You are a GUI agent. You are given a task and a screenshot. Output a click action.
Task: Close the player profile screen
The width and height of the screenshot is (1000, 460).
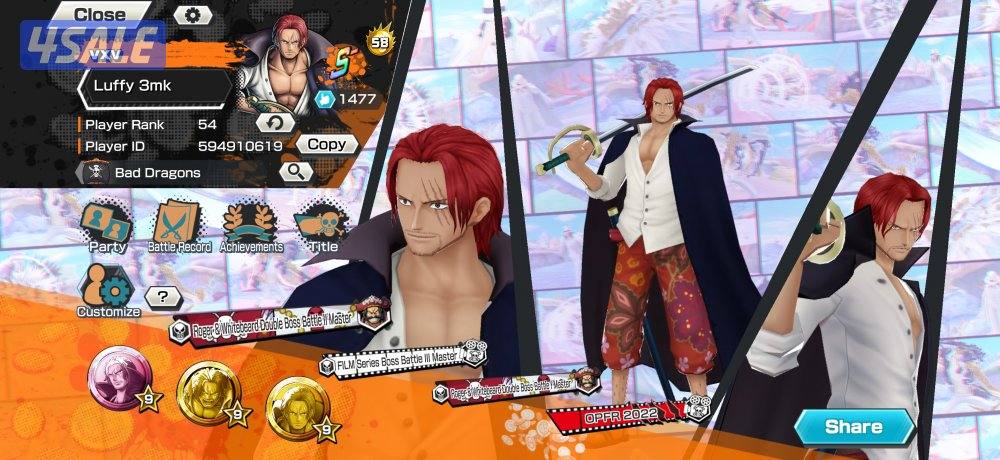[100, 14]
